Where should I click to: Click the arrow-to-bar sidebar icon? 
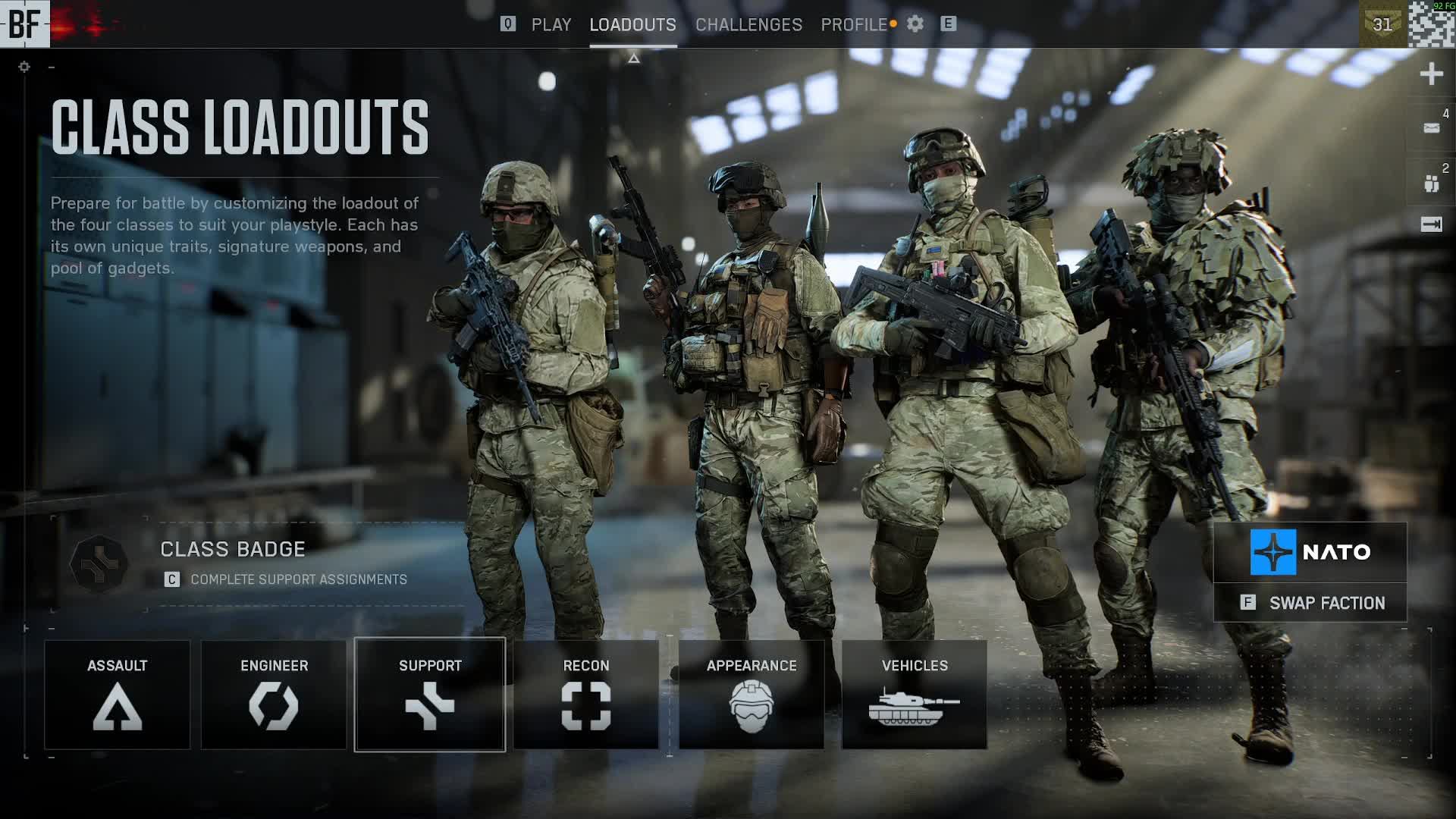click(x=1431, y=224)
